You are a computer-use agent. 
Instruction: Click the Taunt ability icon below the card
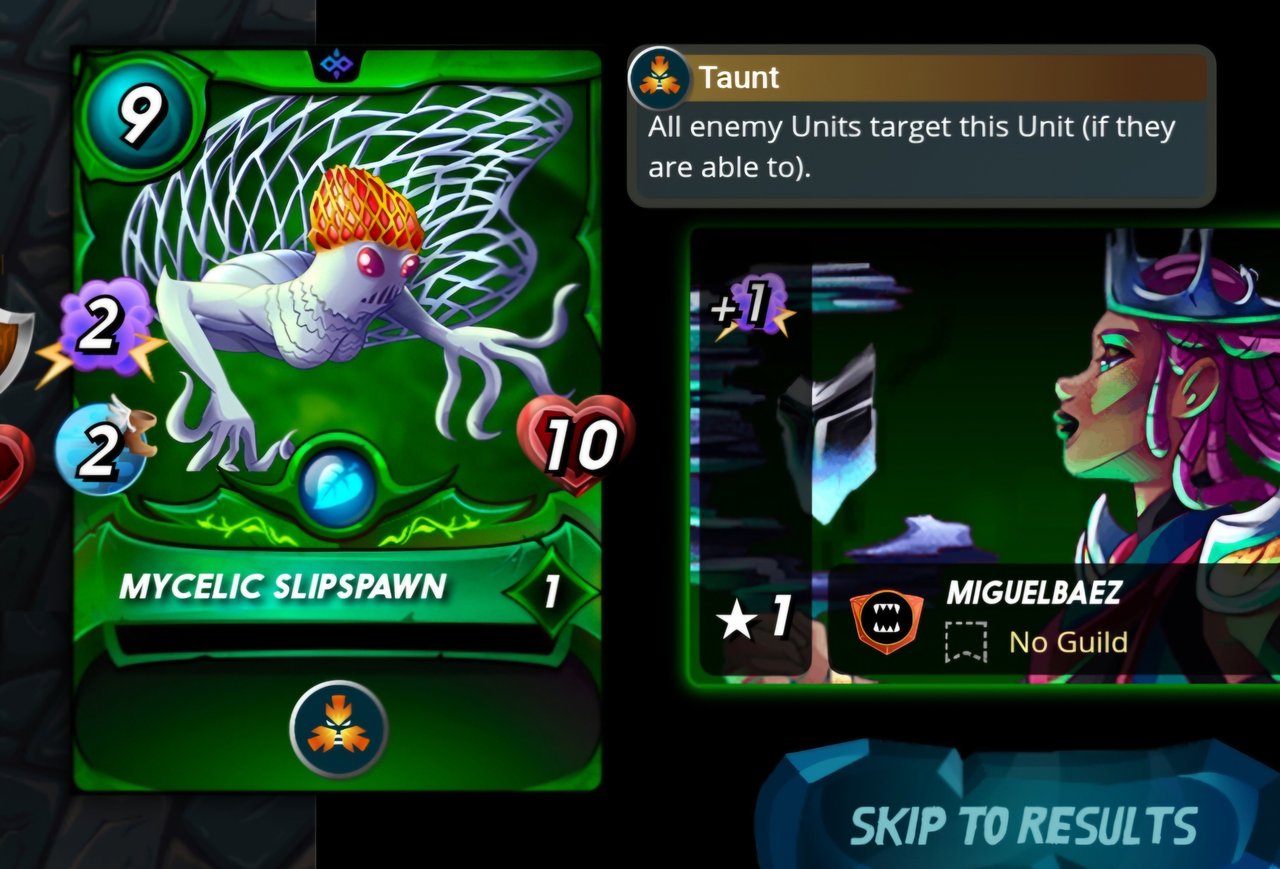coord(338,729)
